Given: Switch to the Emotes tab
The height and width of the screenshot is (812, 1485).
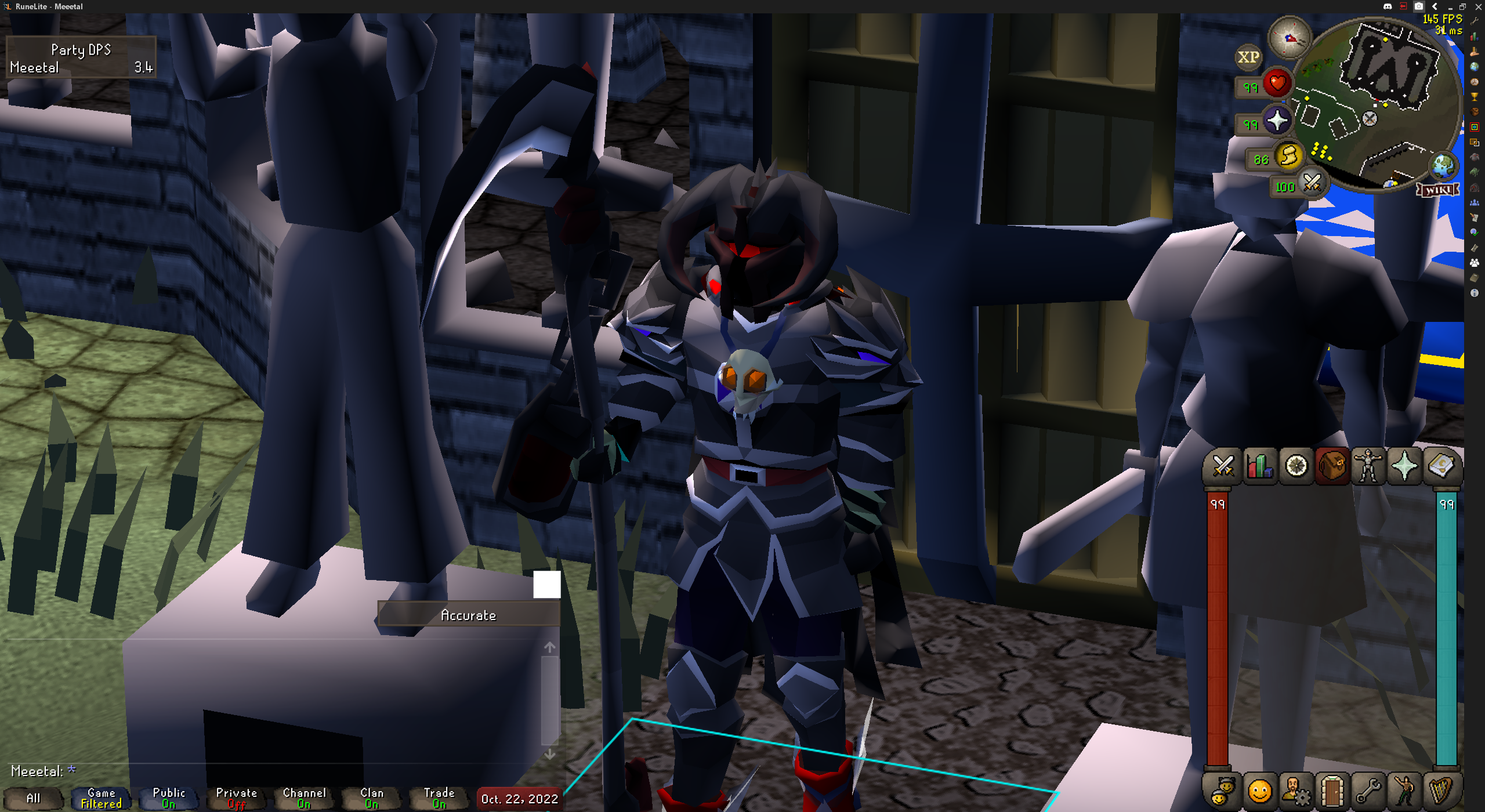Looking at the screenshot, I should pos(1404,791).
